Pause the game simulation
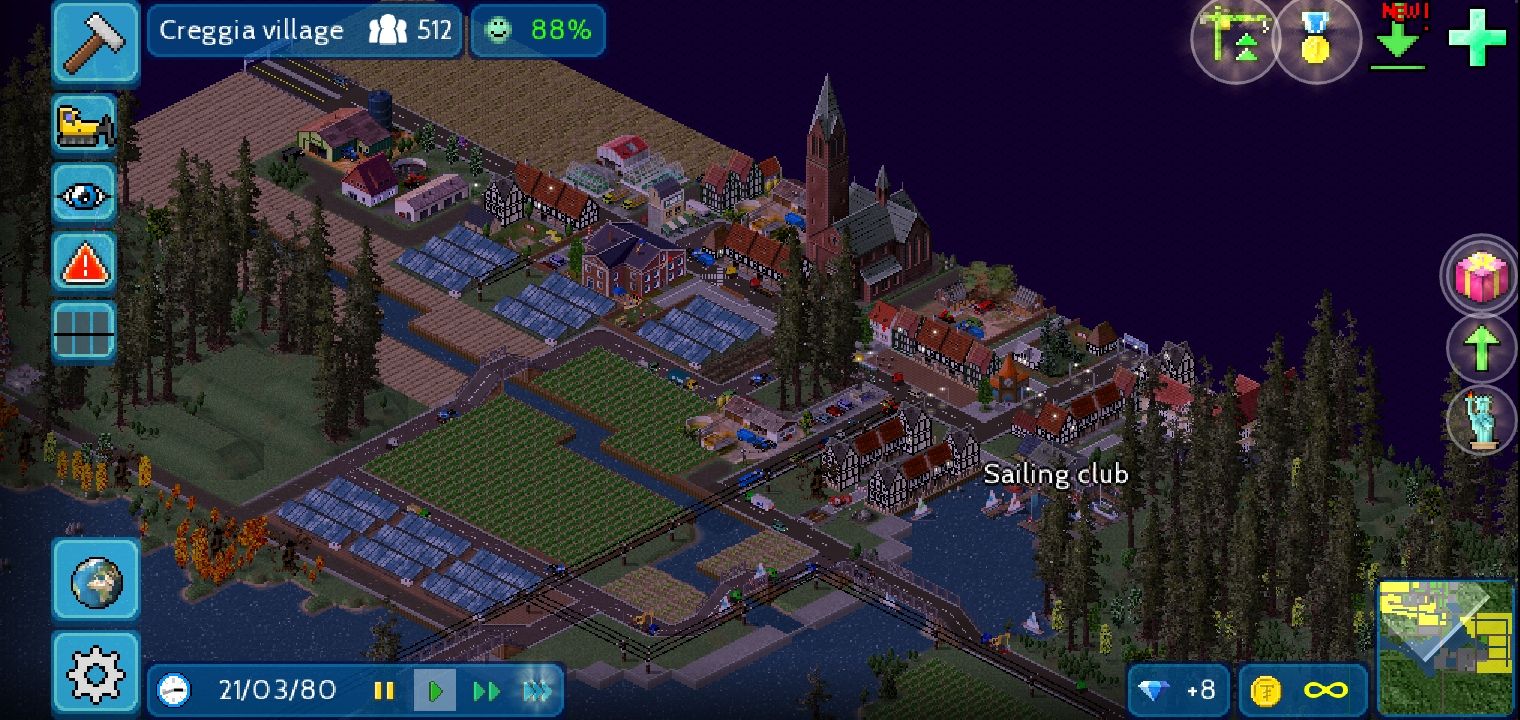 (384, 690)
